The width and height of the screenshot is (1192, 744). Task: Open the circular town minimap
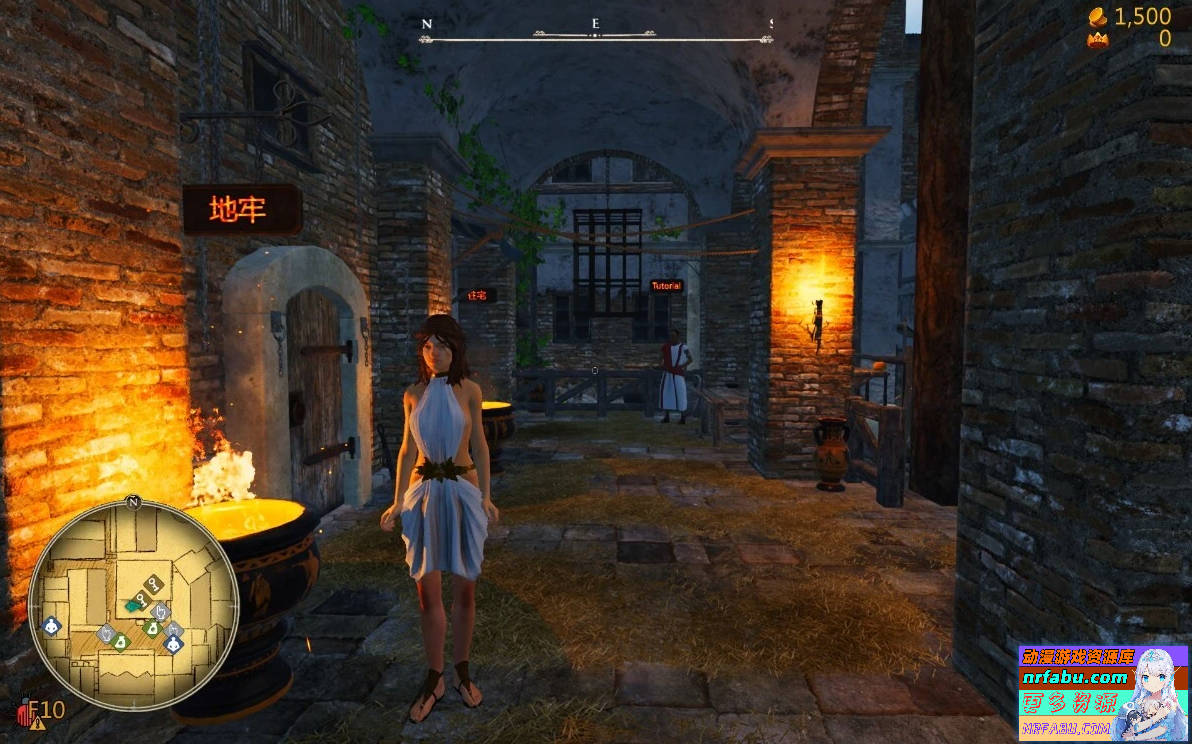[x=133, y=604]
